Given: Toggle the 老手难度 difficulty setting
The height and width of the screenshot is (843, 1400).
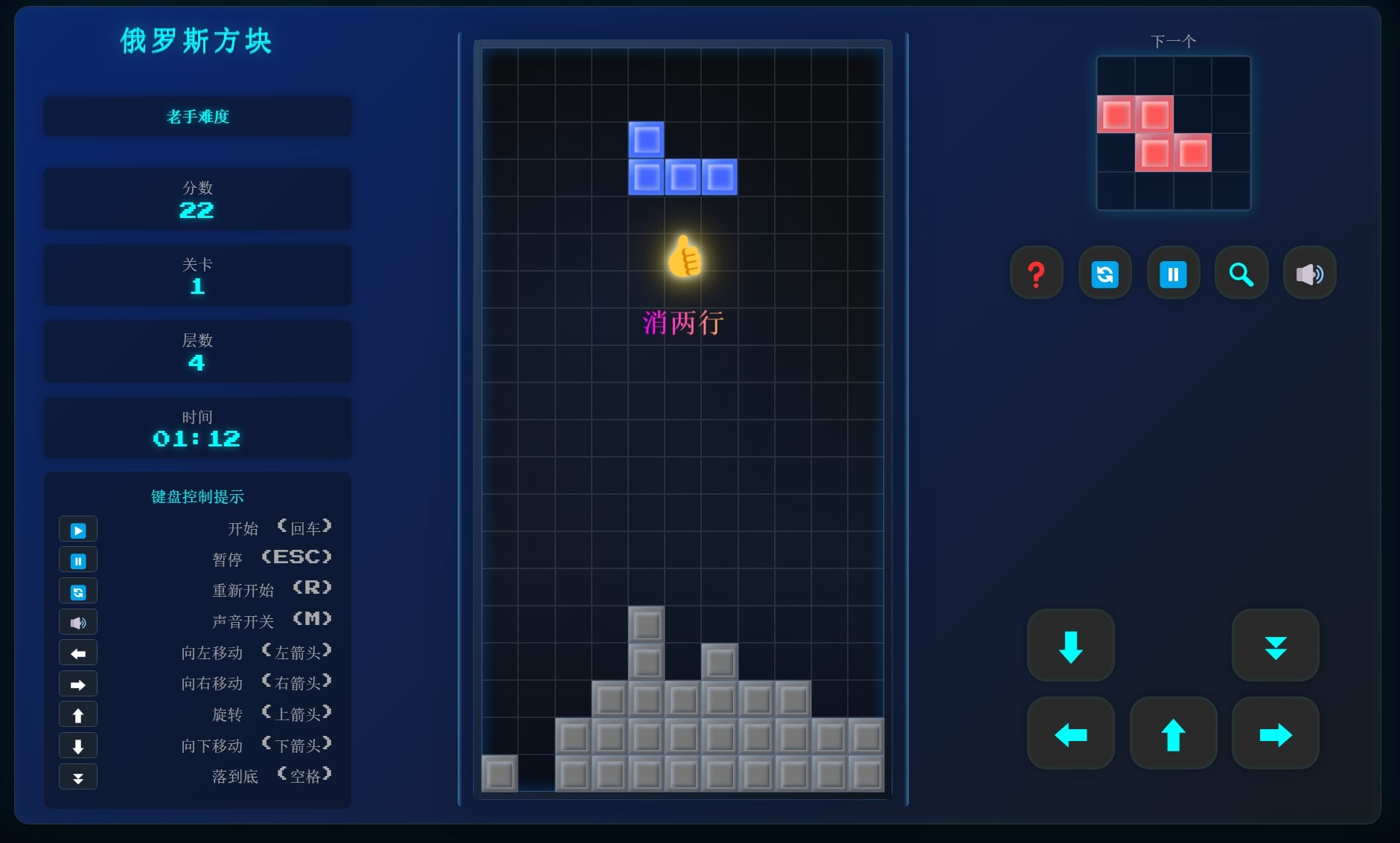Looking at the screenshot, I should [197, 117].
